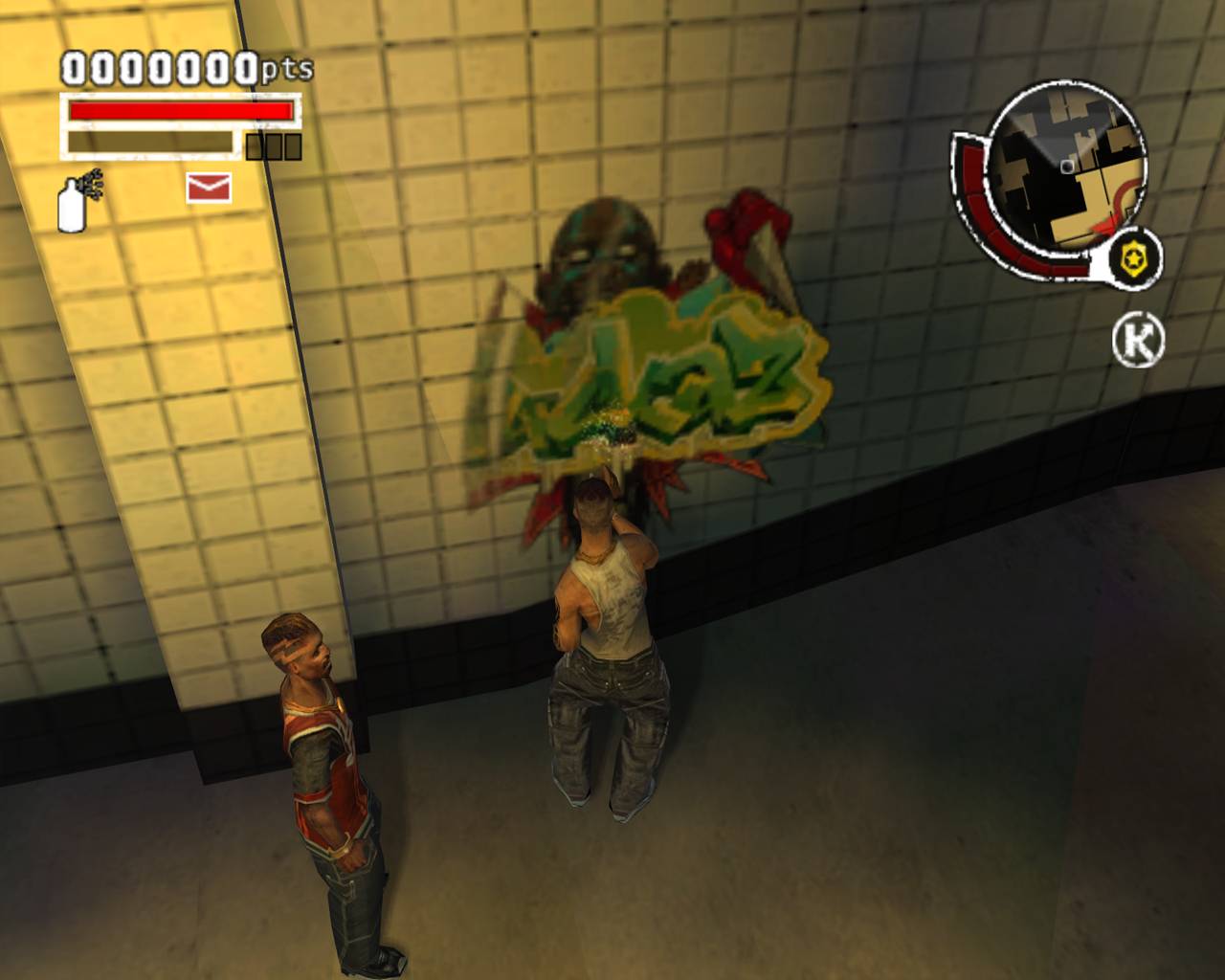Open the red envelope message icon
Image resolution: width=1225 pixels, height=980 pixels.
pyautogui.click(x=208, y=189)
